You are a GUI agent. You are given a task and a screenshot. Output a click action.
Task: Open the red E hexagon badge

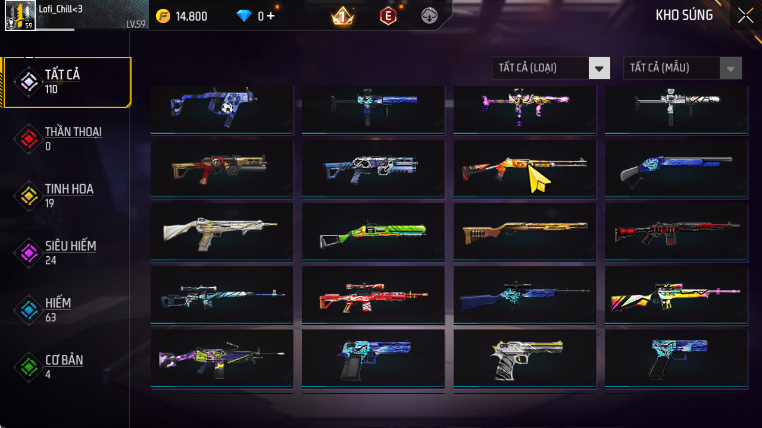click(x=388, y=16)
